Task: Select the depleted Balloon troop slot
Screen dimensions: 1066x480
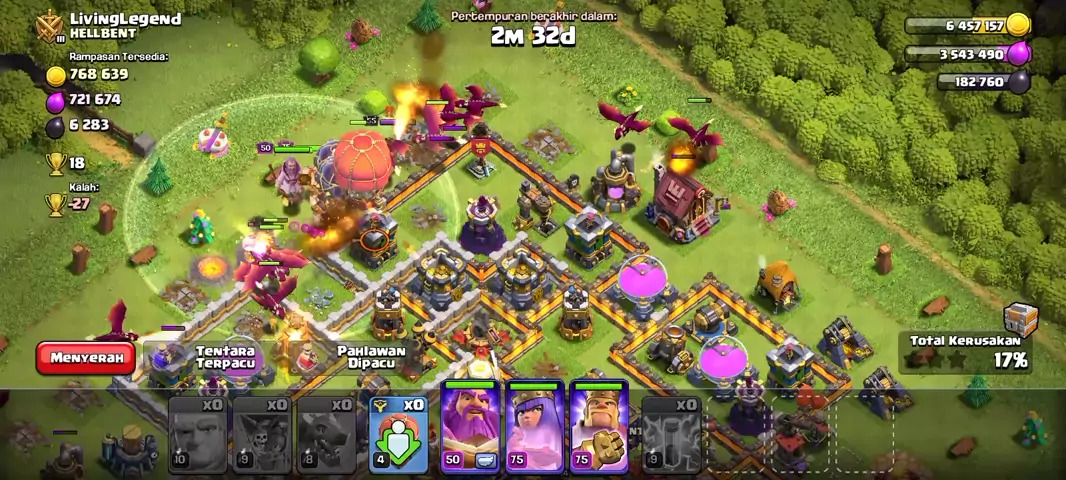Action: [x=262, y=434]
